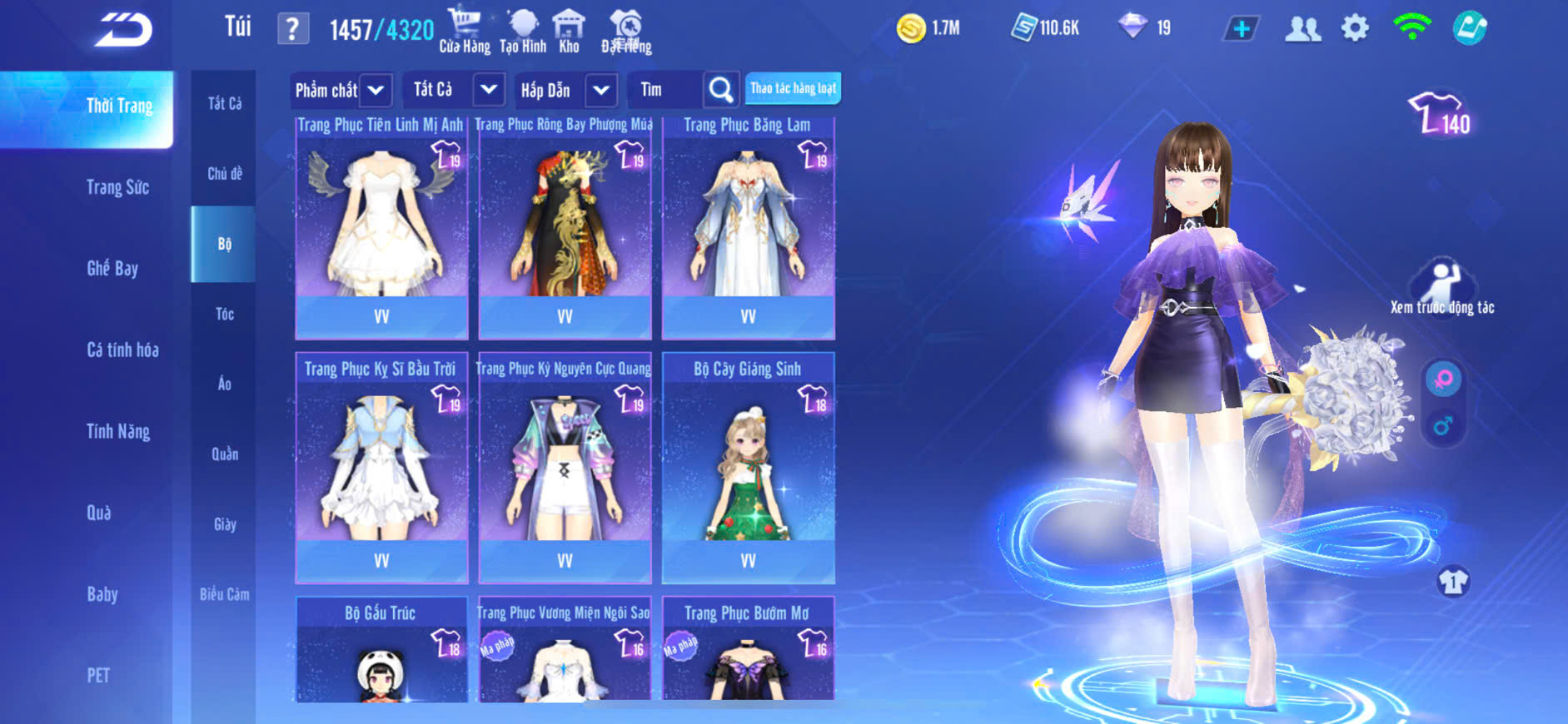Go back with the return arrow
The image size is (1568, 724).
point(123,31)
